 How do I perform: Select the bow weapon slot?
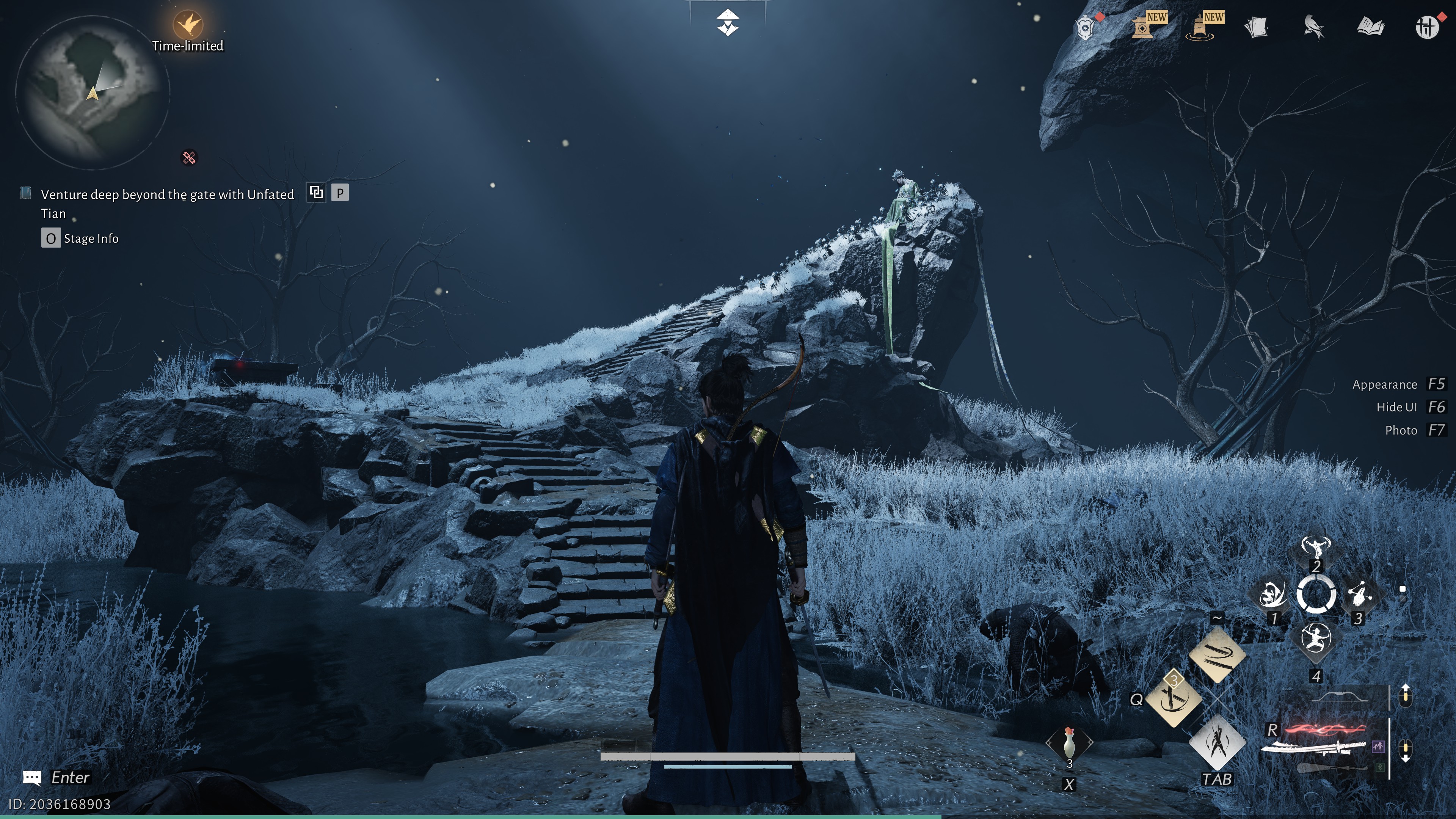[x=1340, y=697]
